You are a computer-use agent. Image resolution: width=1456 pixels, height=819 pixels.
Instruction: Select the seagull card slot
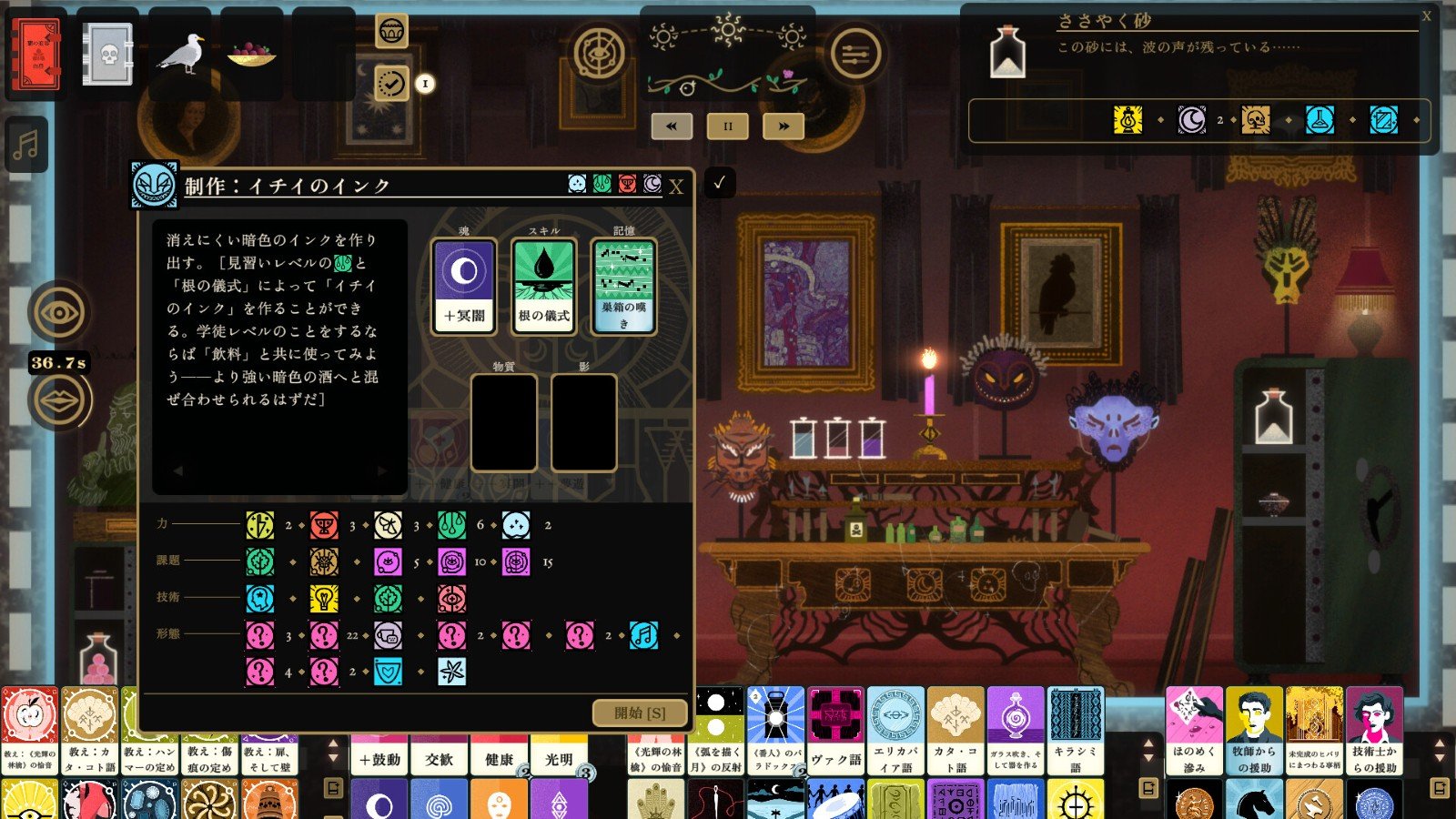[180, 55]
